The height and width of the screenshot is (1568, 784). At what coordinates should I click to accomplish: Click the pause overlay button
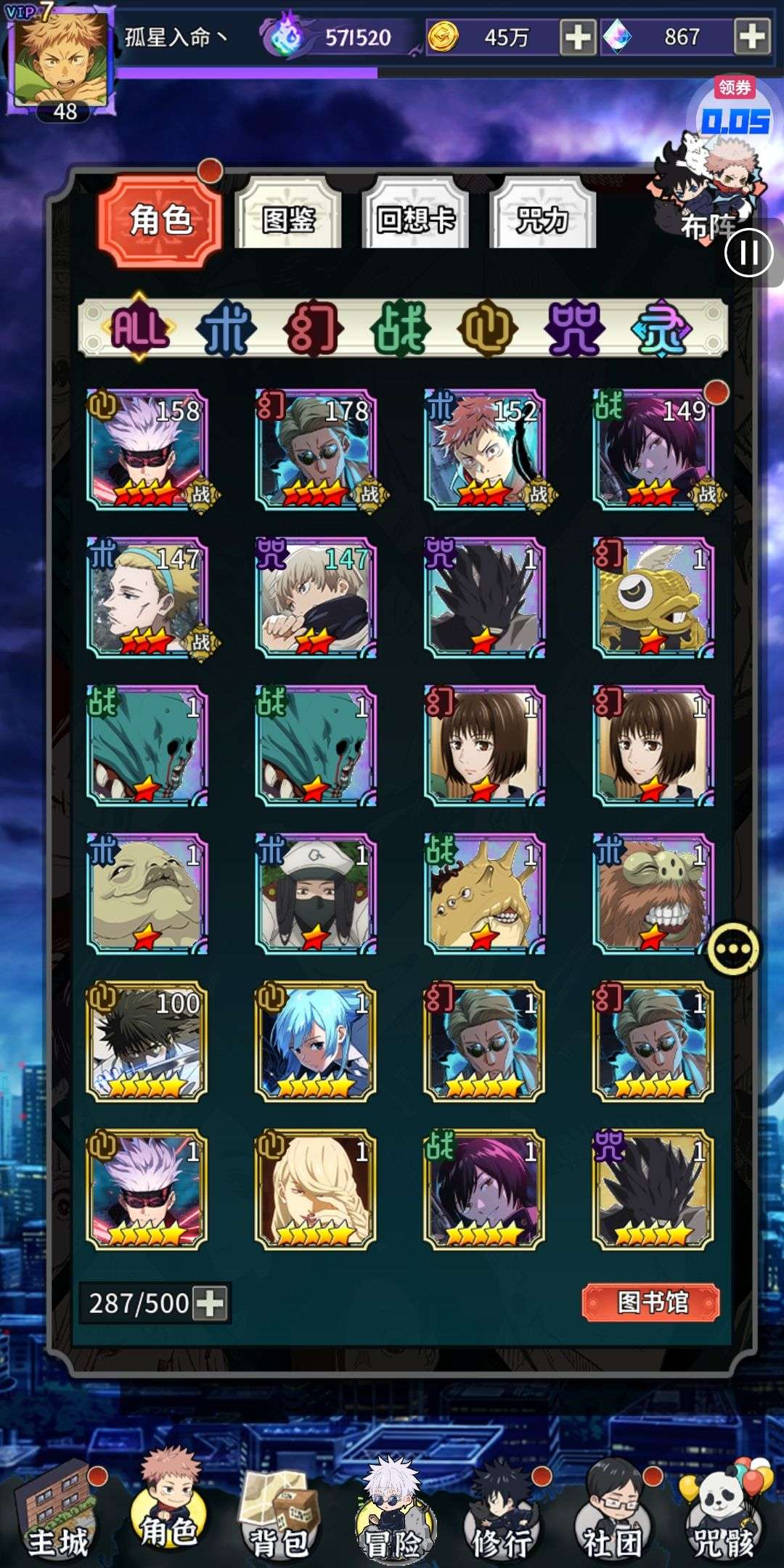point(748,253)
